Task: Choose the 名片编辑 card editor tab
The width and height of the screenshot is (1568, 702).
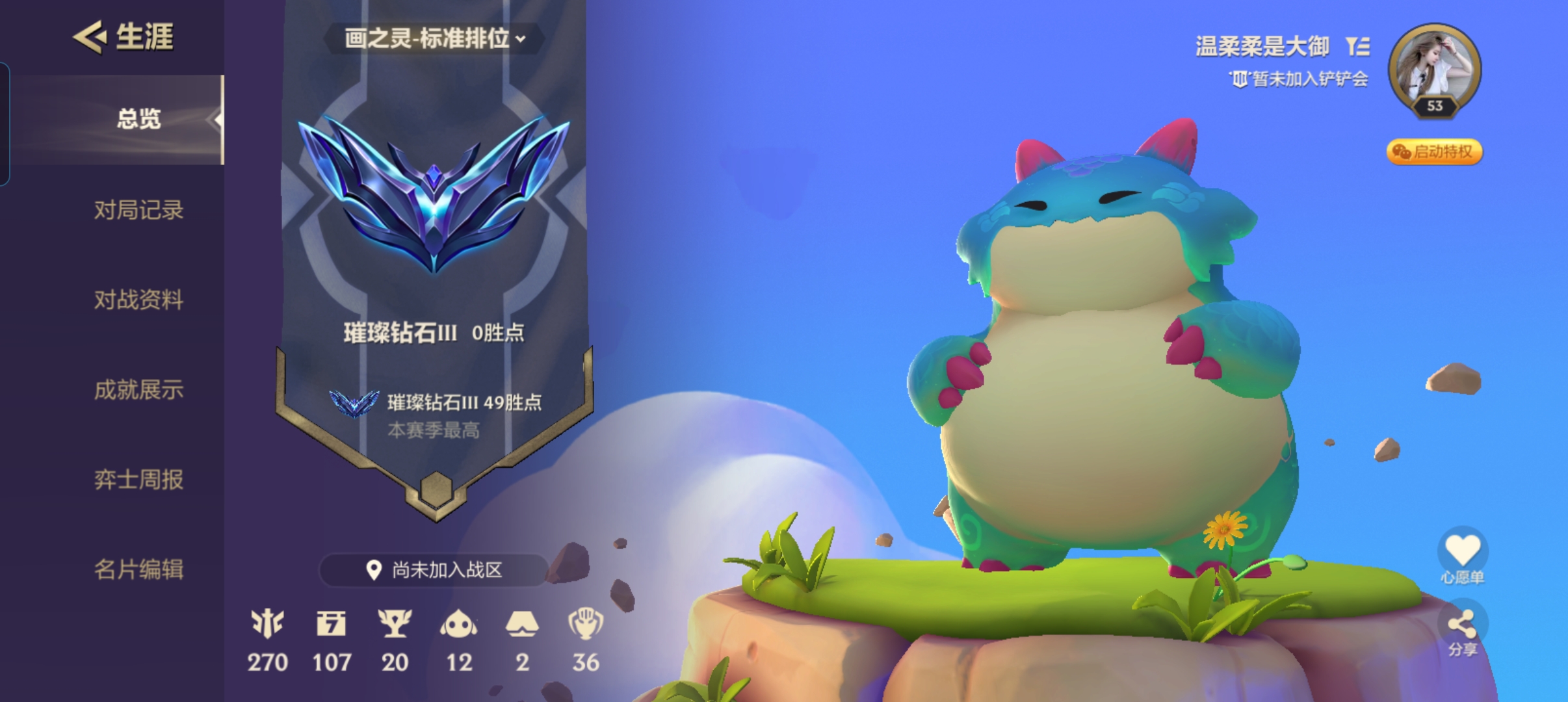Action: 138,569
